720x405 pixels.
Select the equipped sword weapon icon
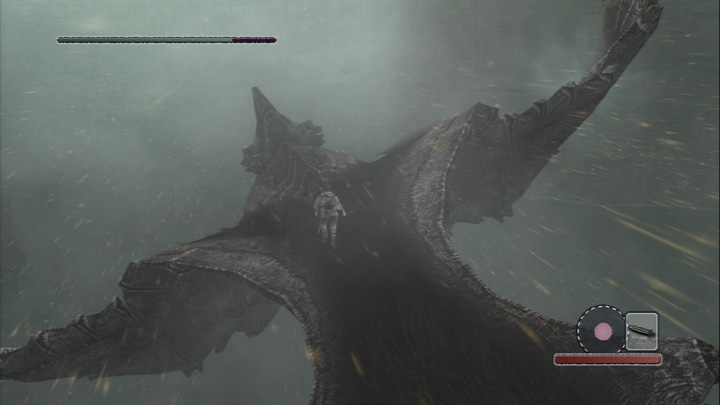[x=641, y=330]
